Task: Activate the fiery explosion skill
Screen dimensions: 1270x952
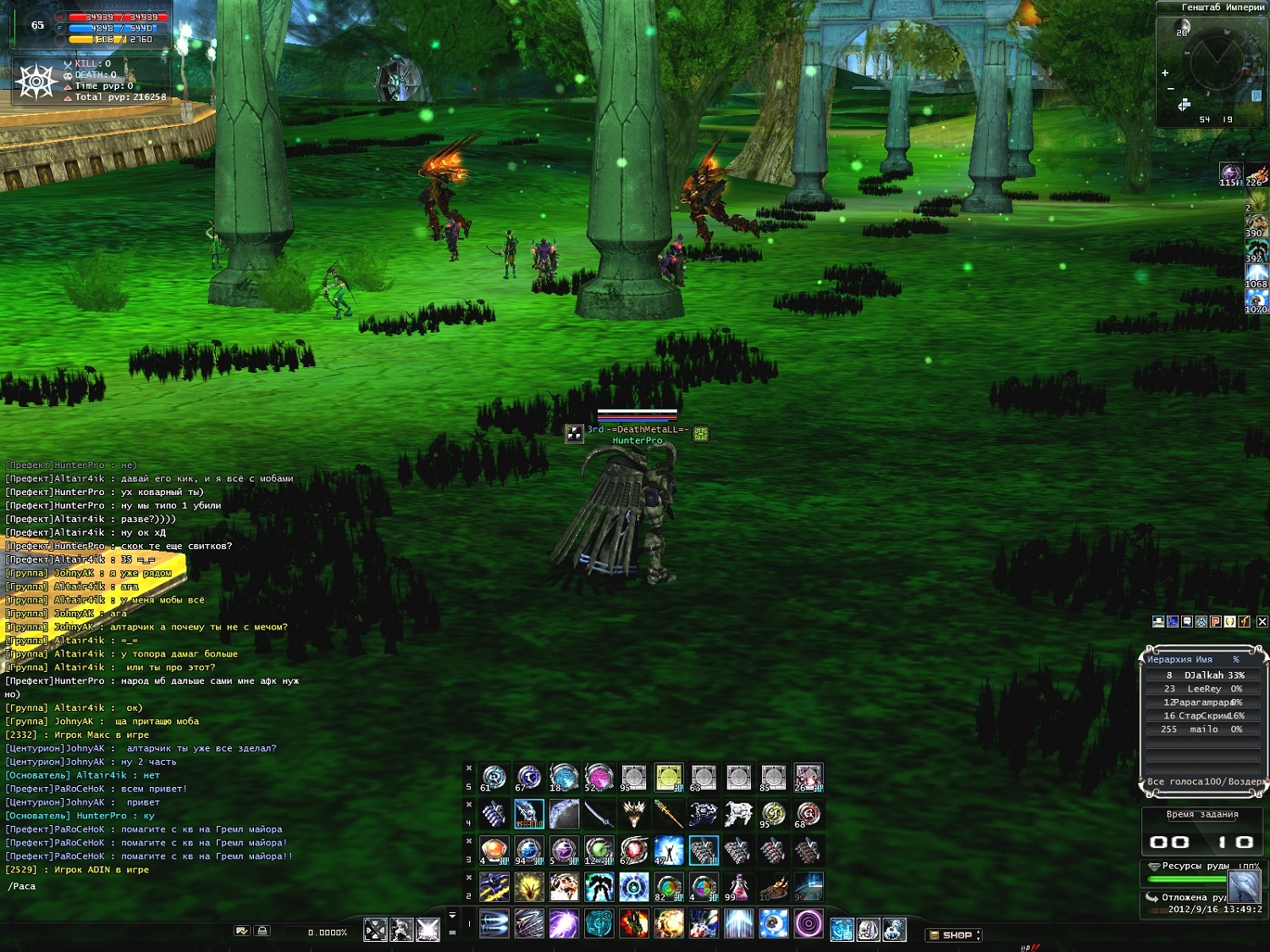Action: 668,923
